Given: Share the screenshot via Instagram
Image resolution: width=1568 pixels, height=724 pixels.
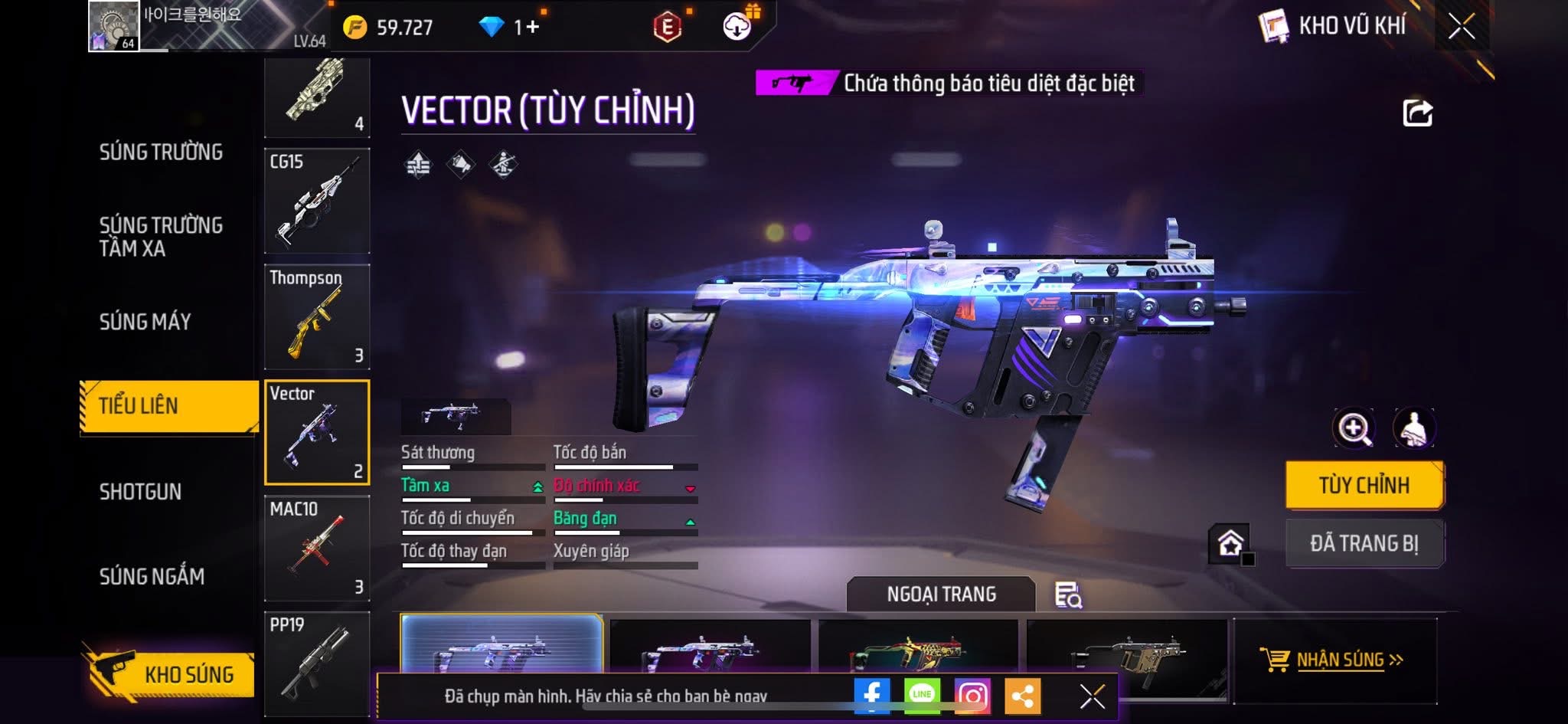Looking at the screenshot, I should coord(972,696).
